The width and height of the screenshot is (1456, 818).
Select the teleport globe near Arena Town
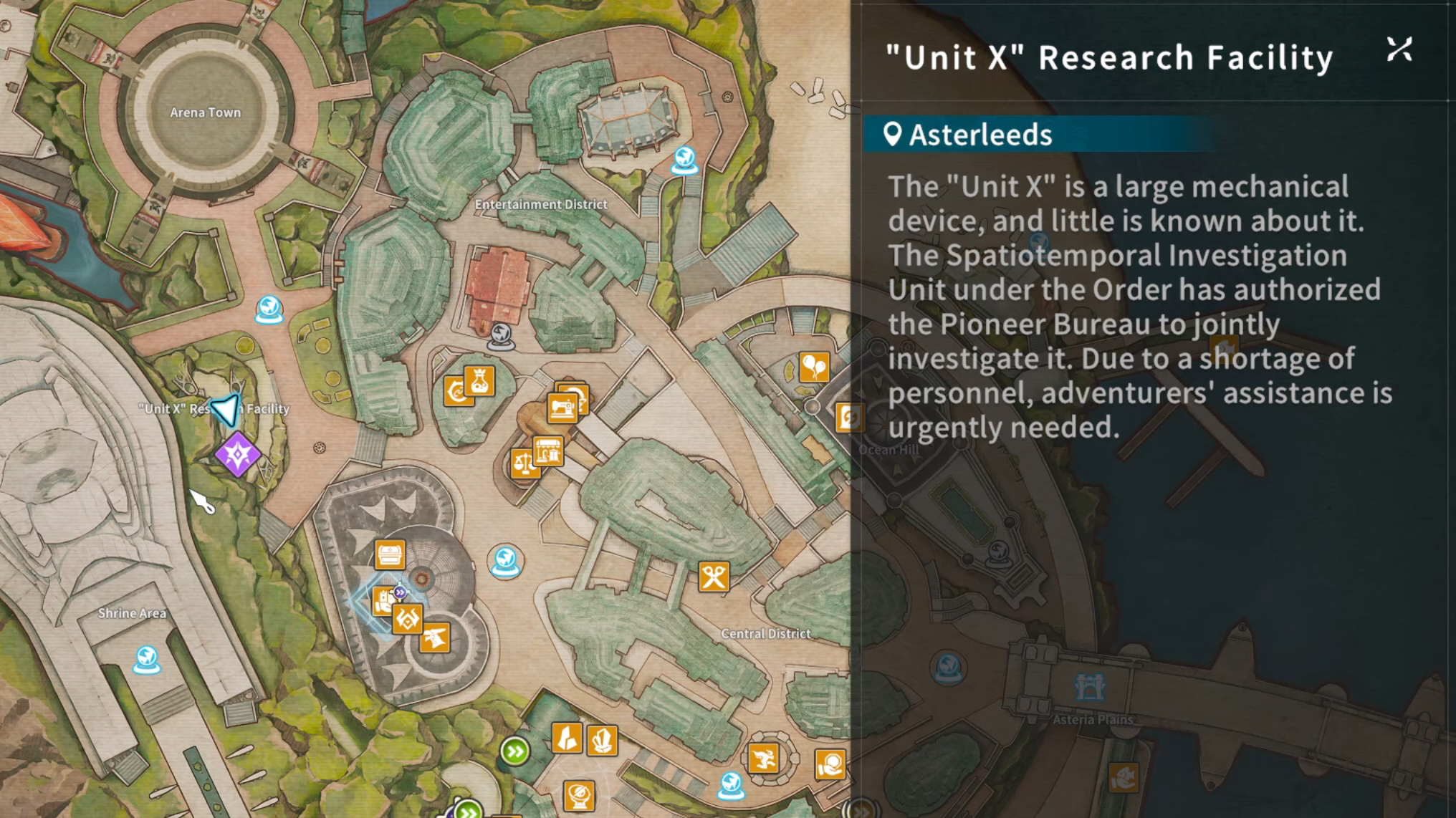point(269,309)
